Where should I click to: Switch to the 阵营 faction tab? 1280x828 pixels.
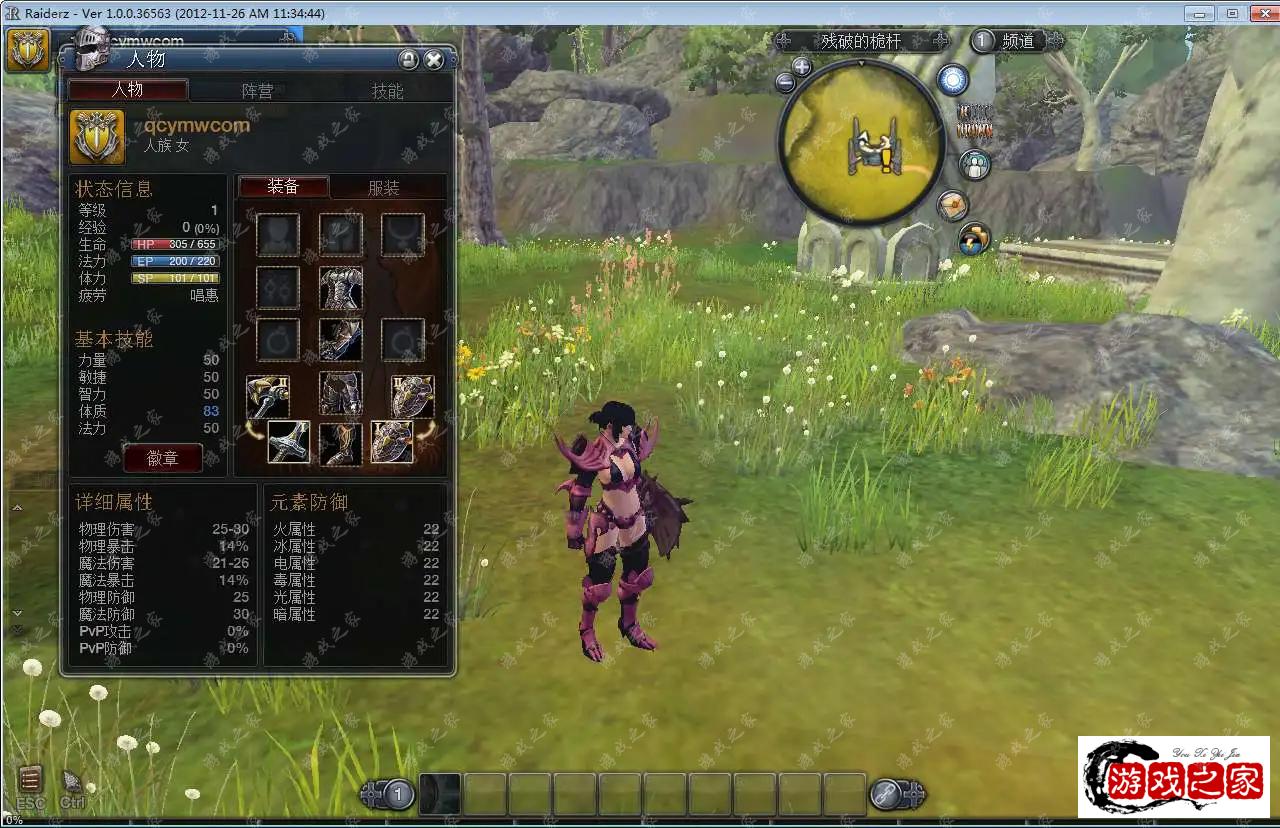(x=257, y=91)
